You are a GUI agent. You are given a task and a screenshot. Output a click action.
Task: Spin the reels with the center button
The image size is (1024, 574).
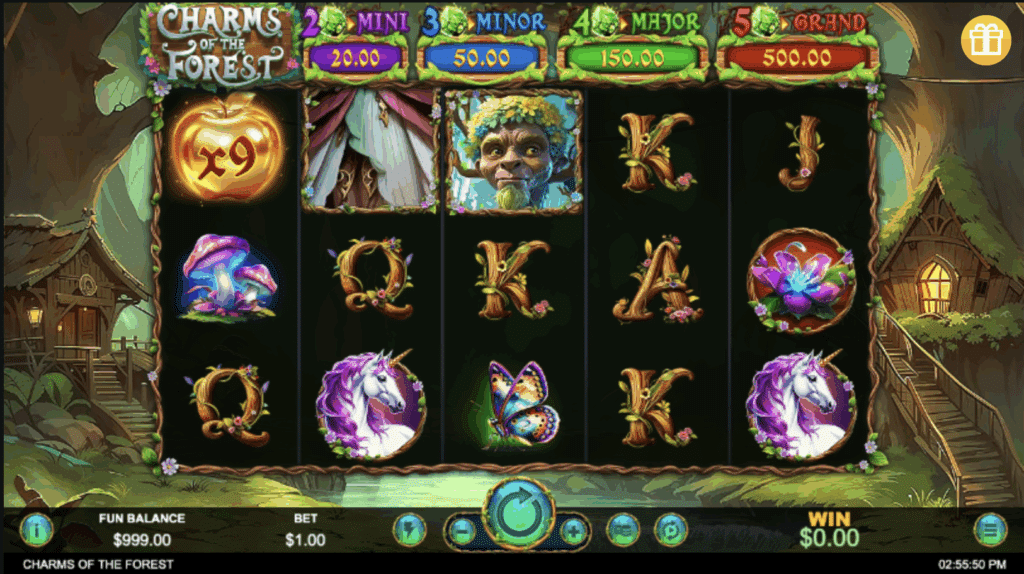518,516
